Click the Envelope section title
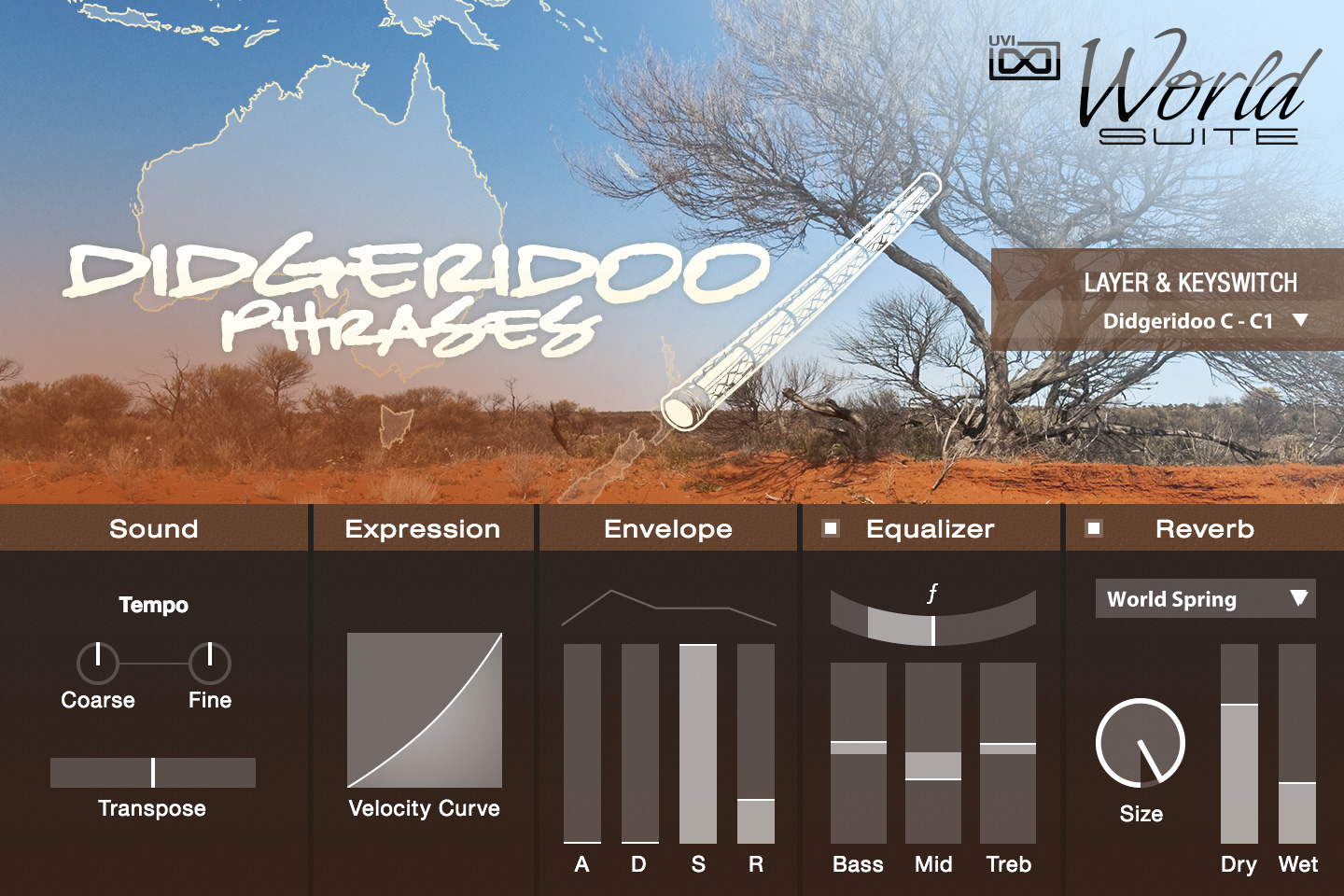The width and height of the screenshot is (1344, 896). coord(668,528)
